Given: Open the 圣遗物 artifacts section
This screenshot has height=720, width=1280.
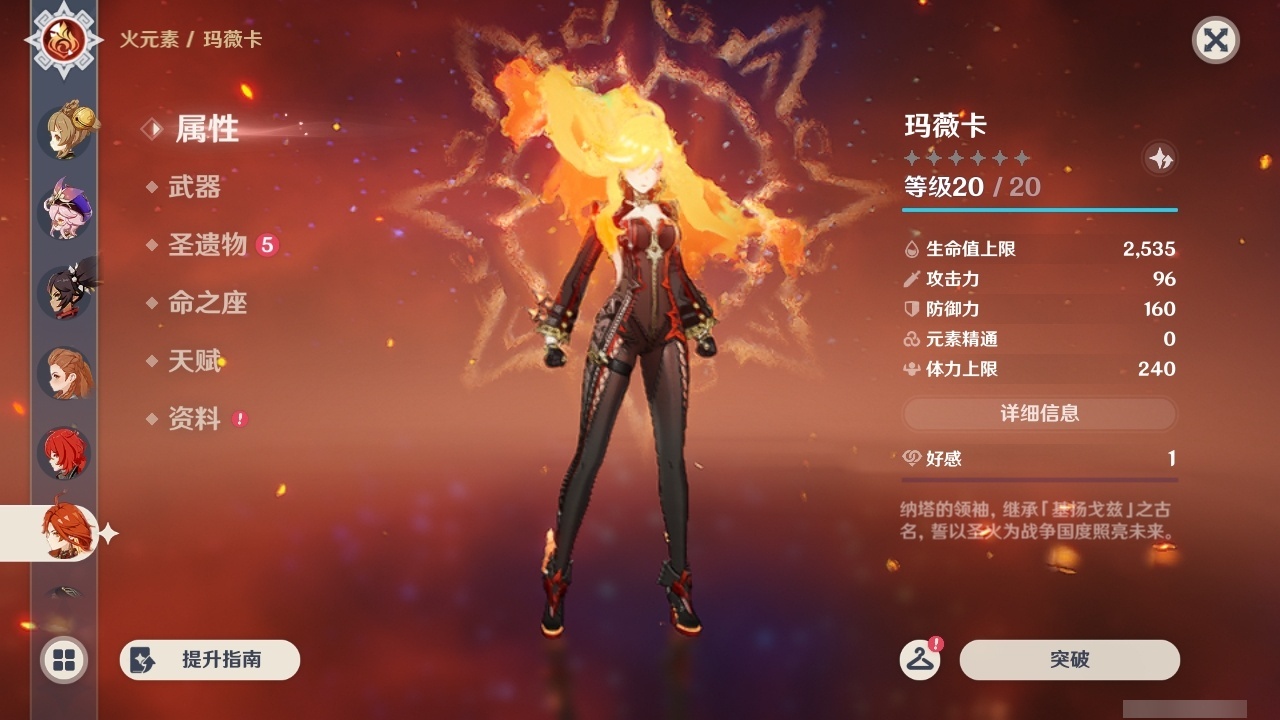Looking at the screenshot, I should (x=207, y=246).
